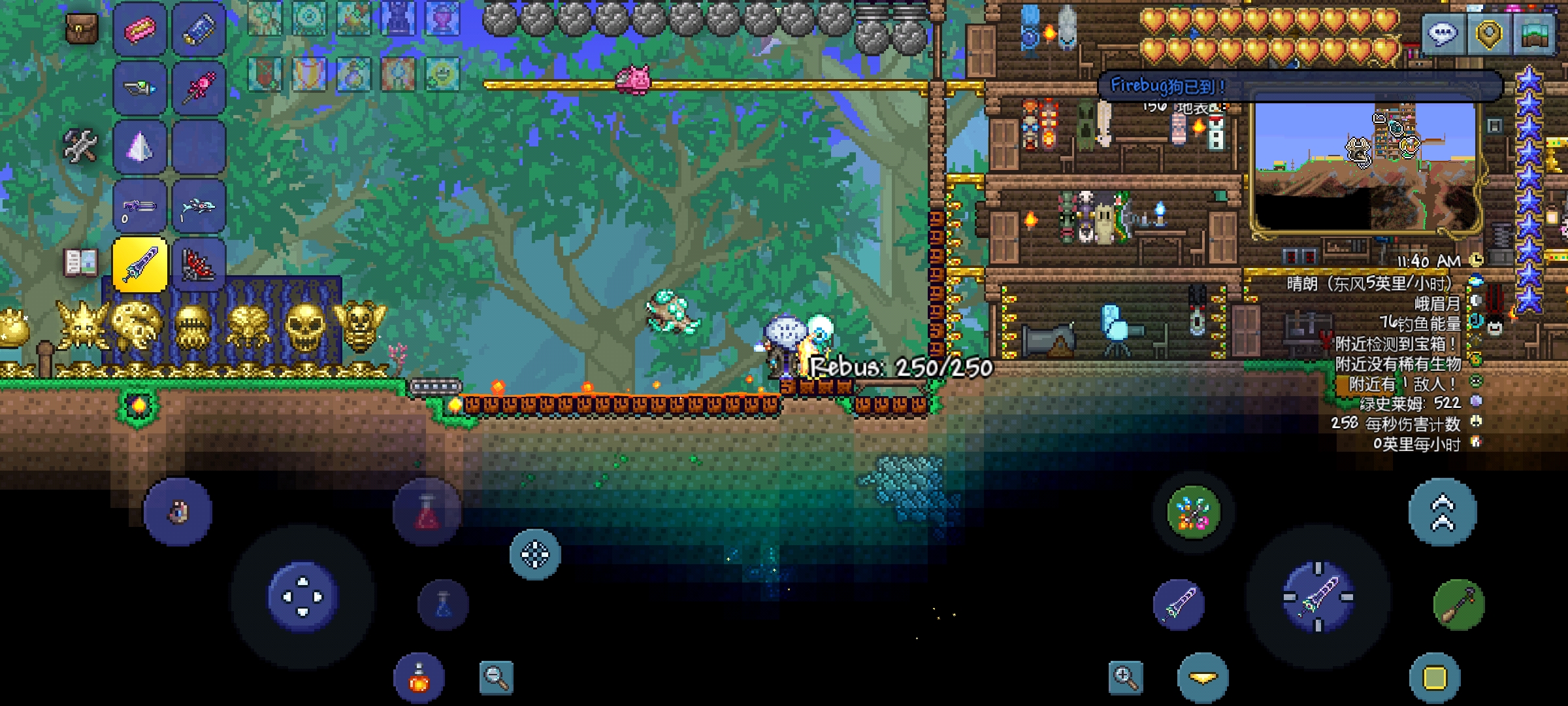Tap the yellow square button
The image size is (1568, 706).
click(1435, 678)
